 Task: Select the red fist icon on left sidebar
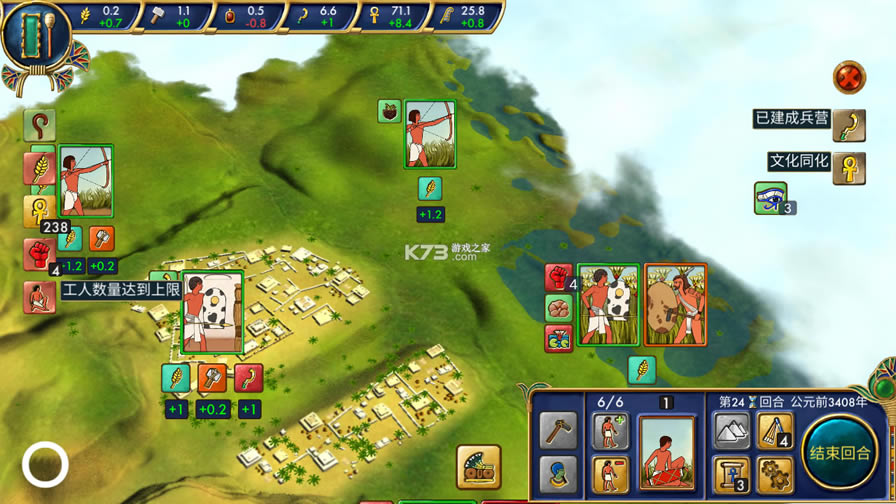point(39,254)
